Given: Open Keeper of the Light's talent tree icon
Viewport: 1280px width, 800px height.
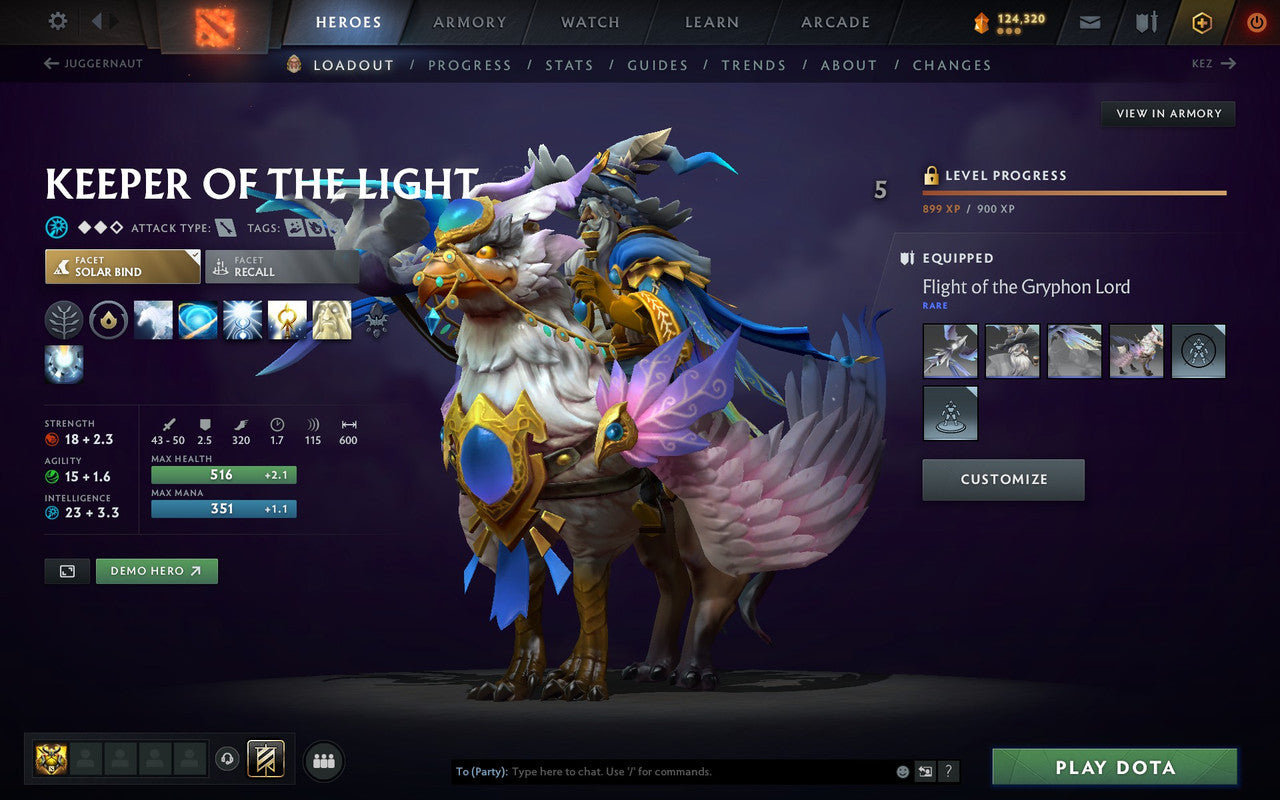Looking at the screenshot, I should tap(63, 320).
